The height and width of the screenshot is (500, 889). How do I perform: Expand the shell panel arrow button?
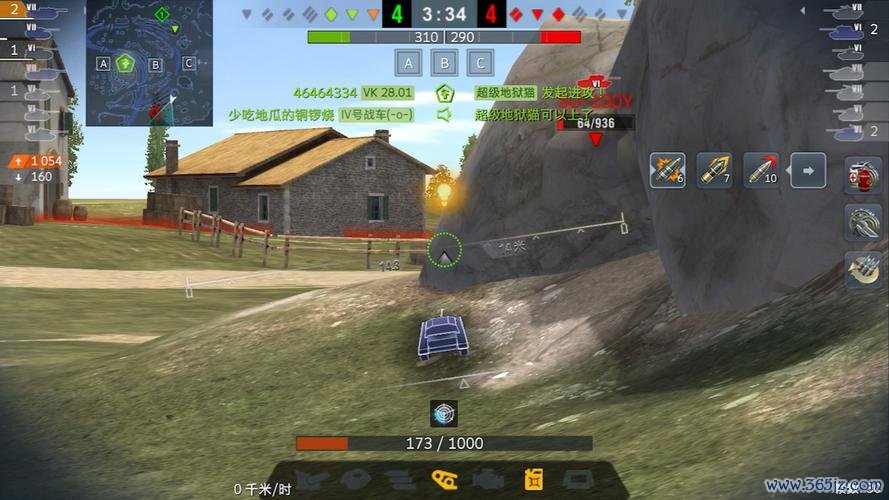(808, 170)
